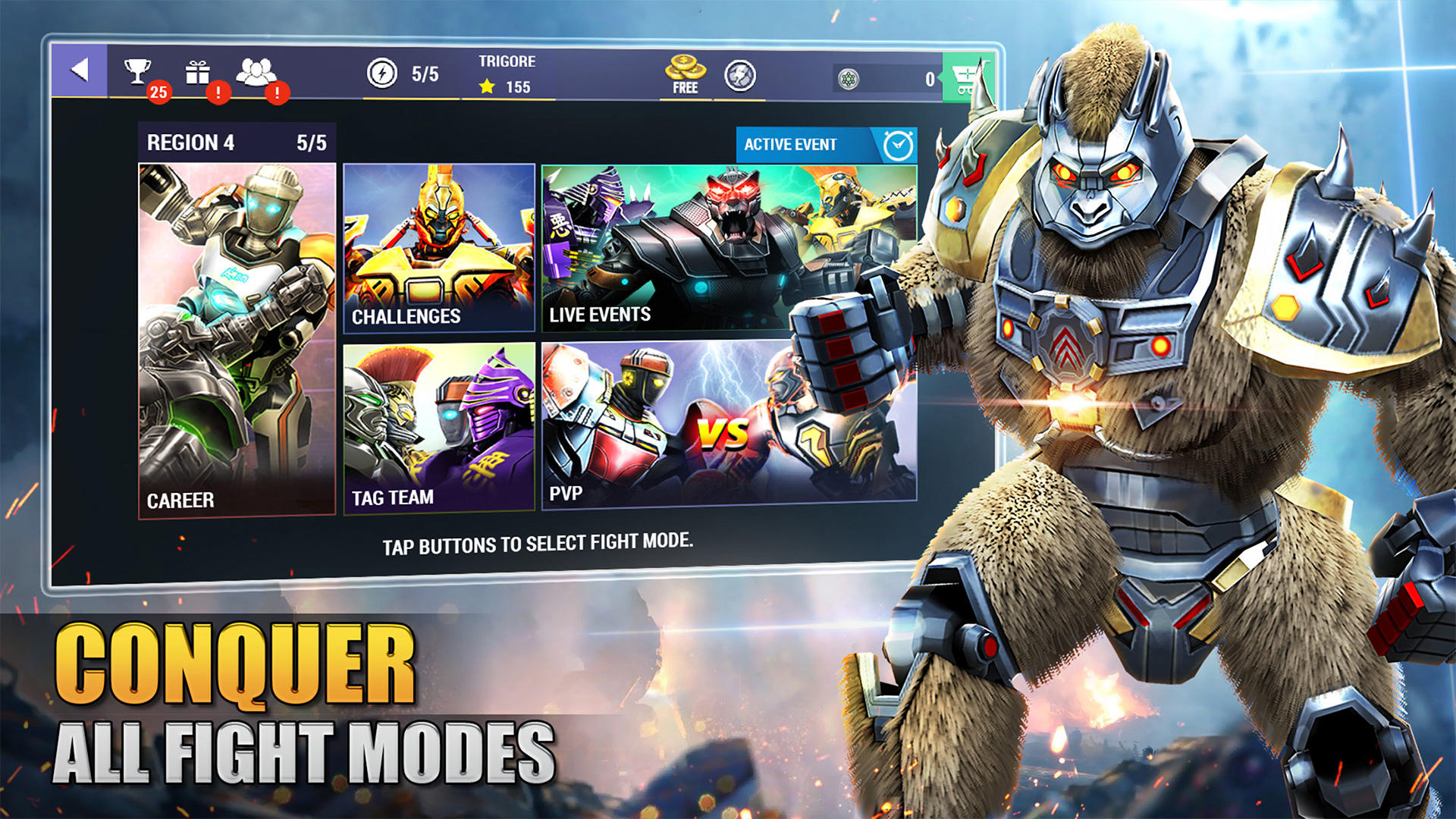Open the Challenges fight mode
This screenshot has width=1456, height=819.
[438, 243]
